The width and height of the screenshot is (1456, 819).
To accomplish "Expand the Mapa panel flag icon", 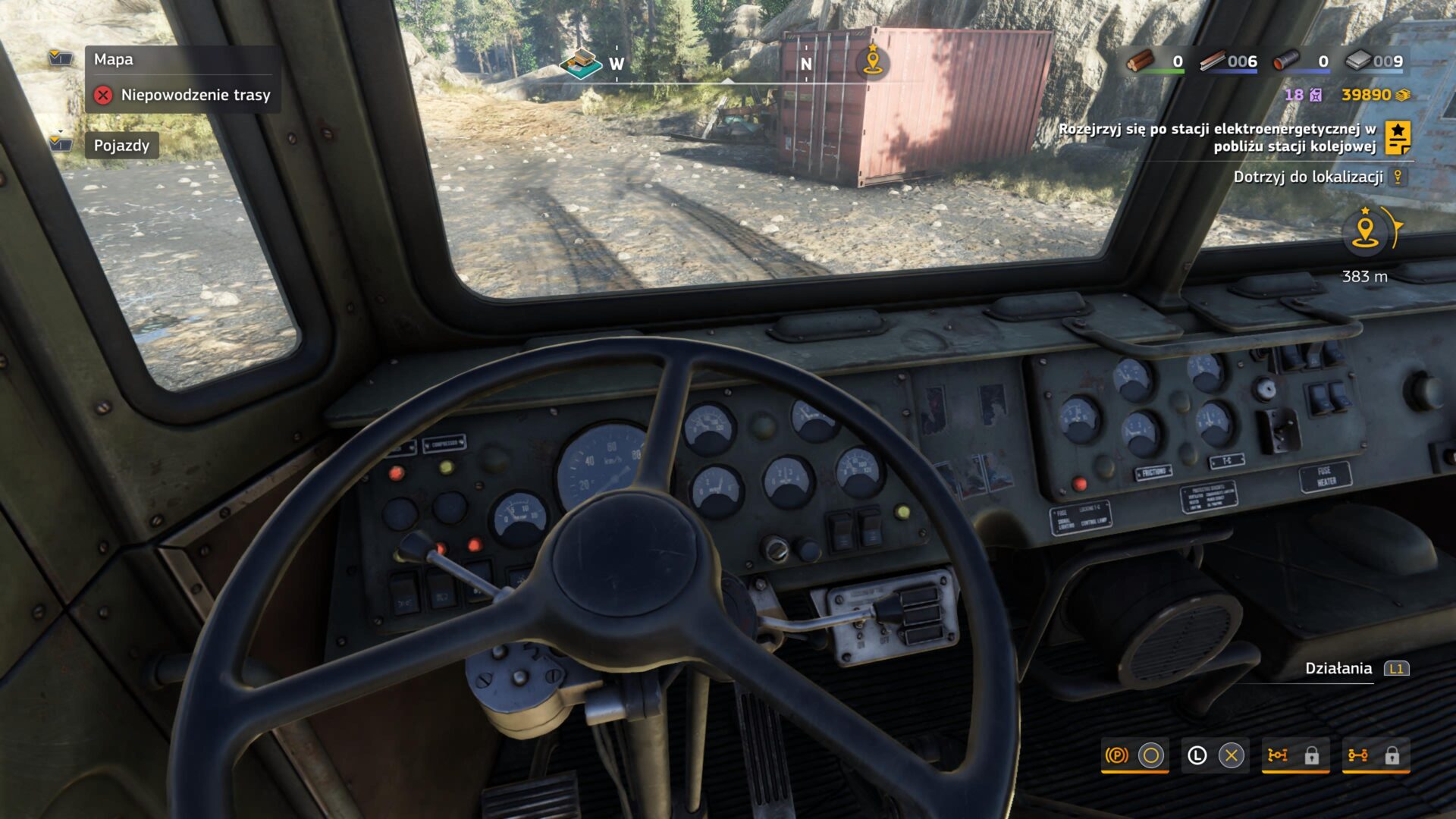I will (59, 58).
